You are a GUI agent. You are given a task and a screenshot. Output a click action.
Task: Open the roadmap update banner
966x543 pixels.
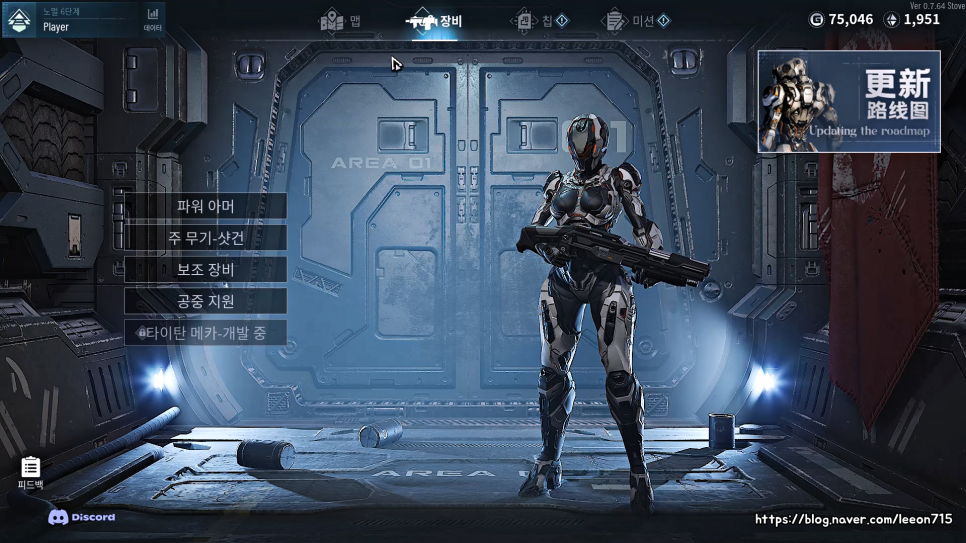(x=848, y=101)
